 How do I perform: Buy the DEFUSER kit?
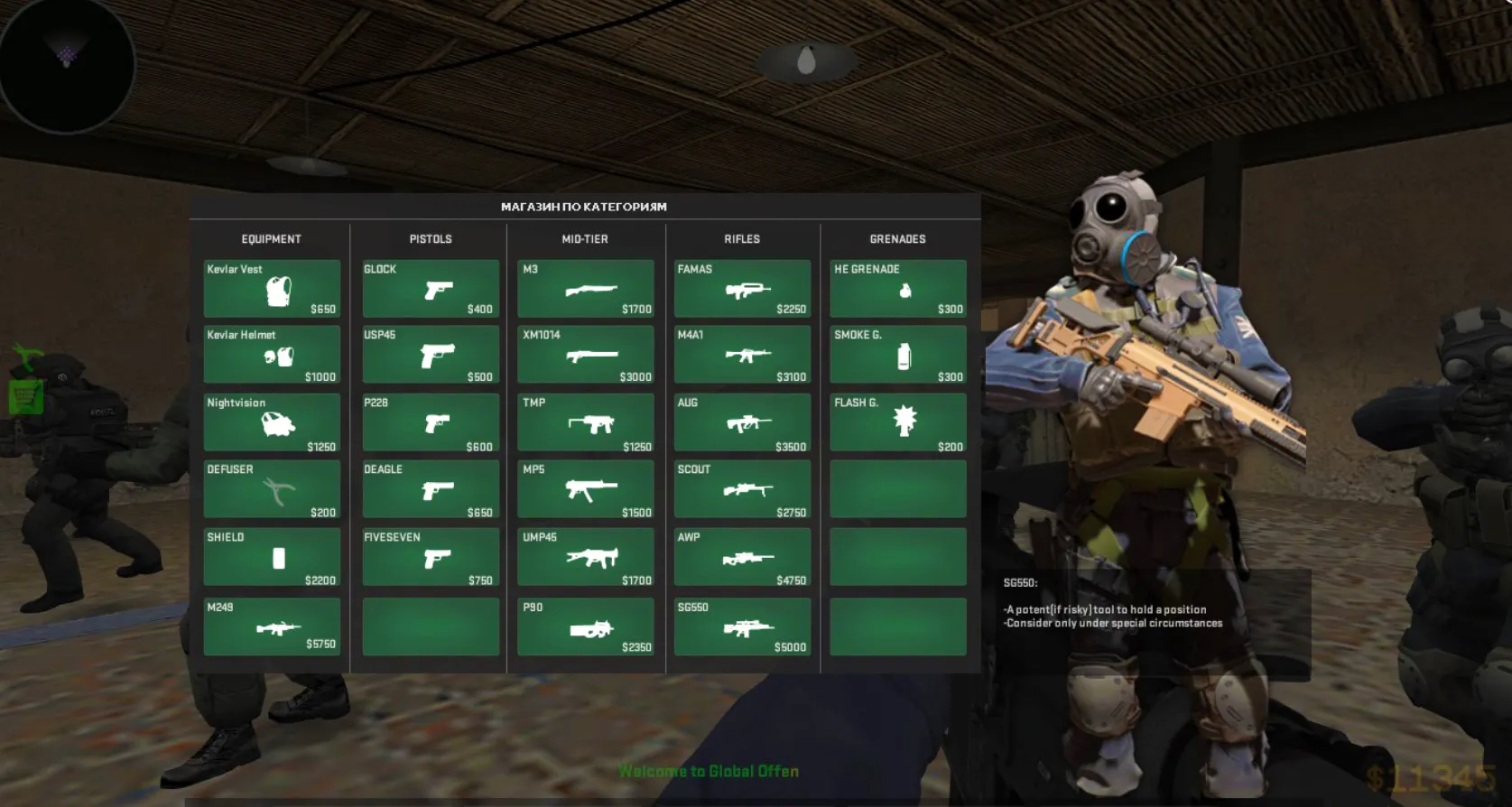click(x=272, y=489)
